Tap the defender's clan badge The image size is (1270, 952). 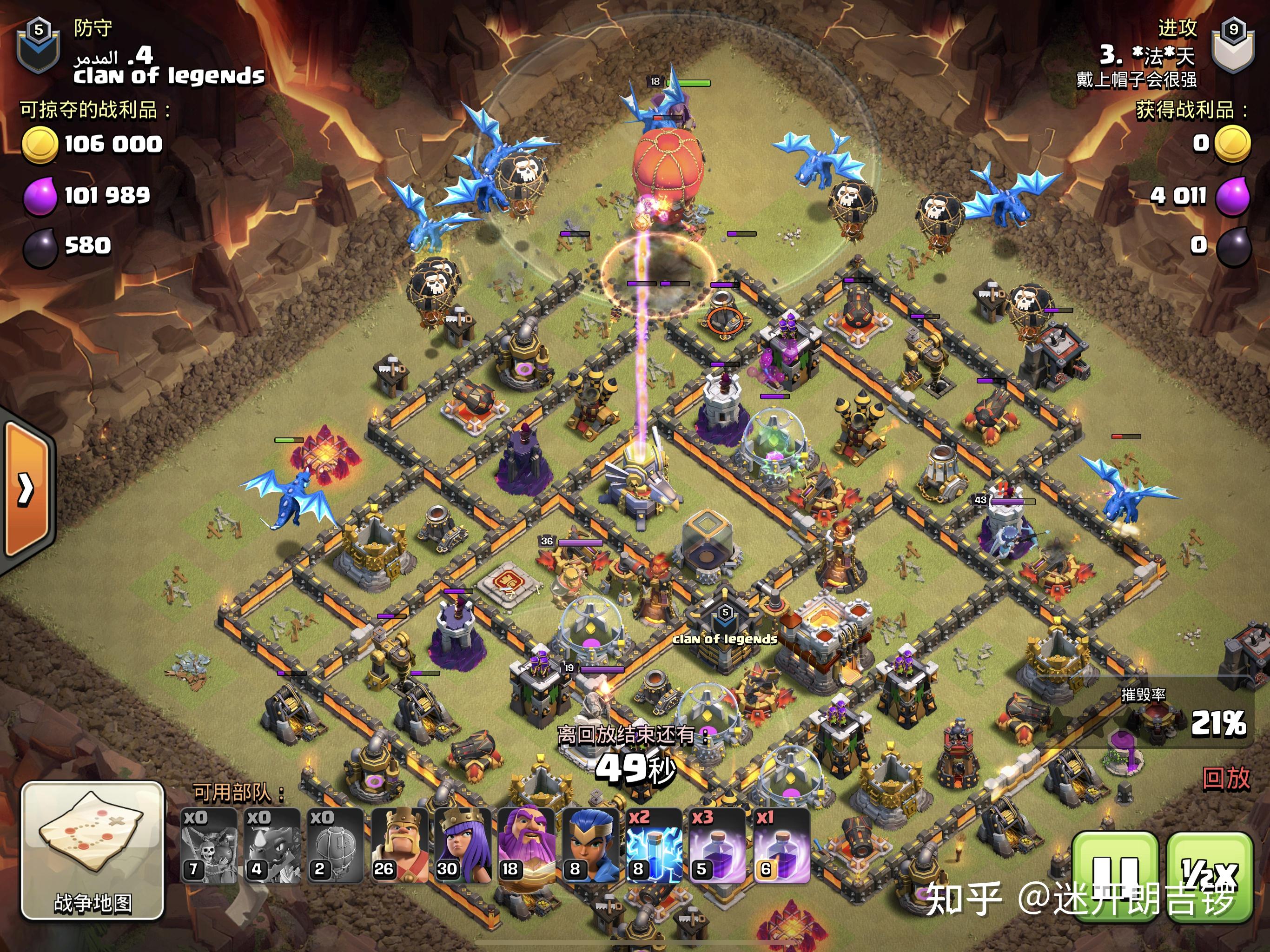[38, 46]
